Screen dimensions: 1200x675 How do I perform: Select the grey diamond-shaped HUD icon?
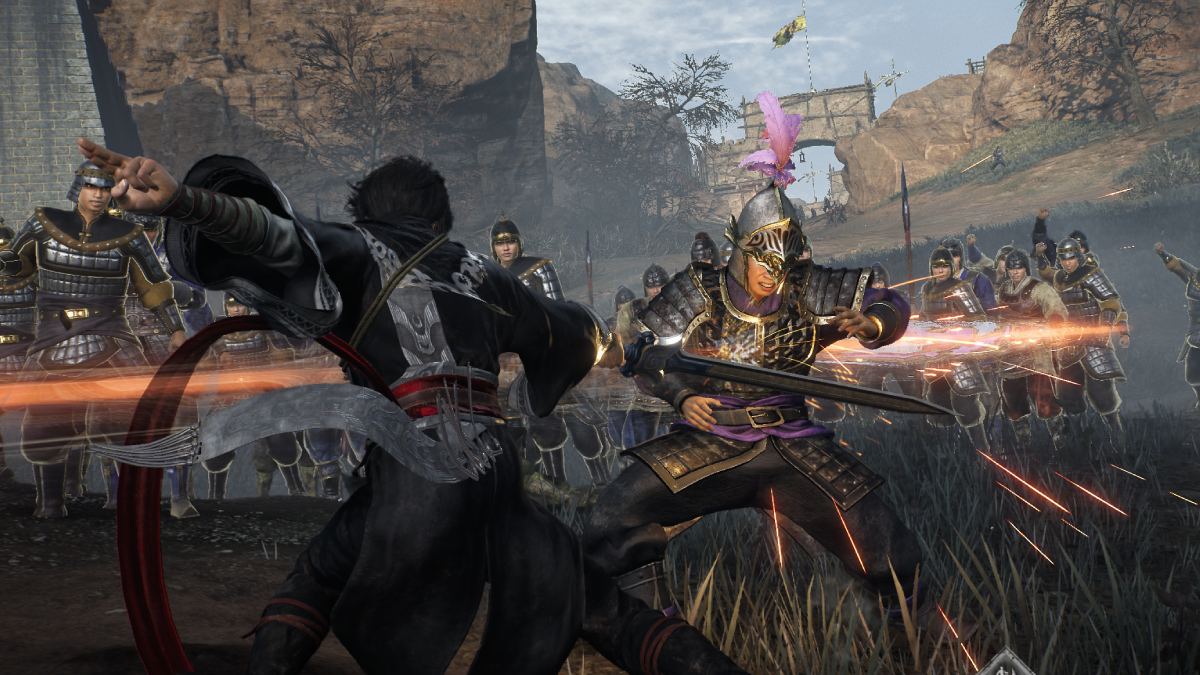[x=1005, y=665]
